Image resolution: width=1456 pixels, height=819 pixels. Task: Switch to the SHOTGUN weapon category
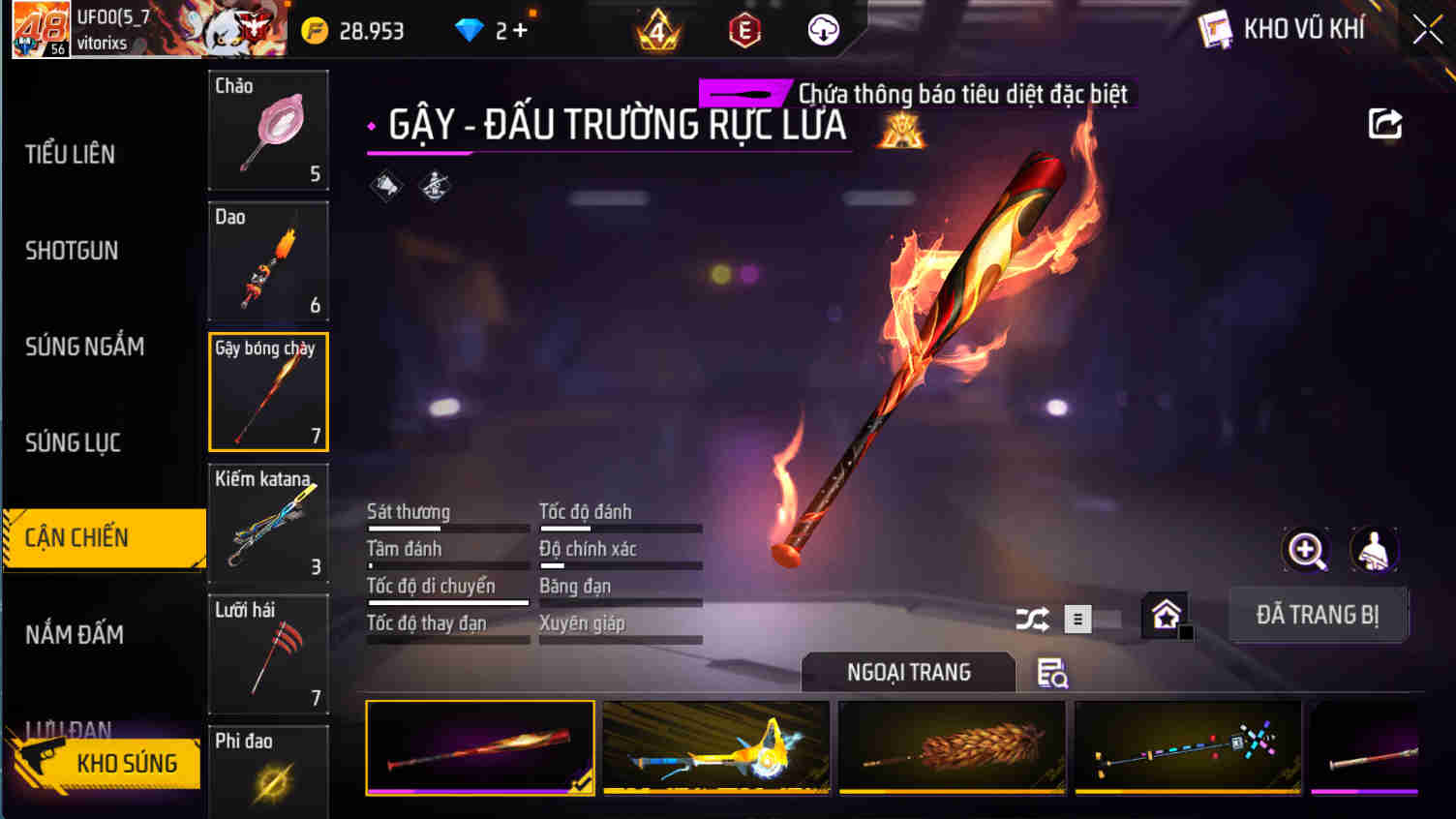(72, 250)
